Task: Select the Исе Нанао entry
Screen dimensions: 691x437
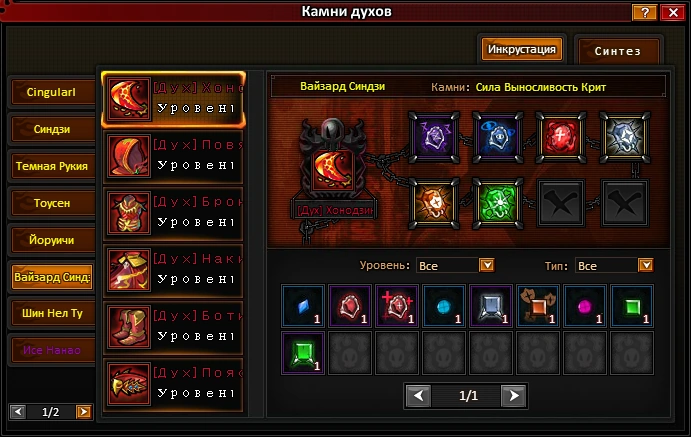Action: coord(53,350)
